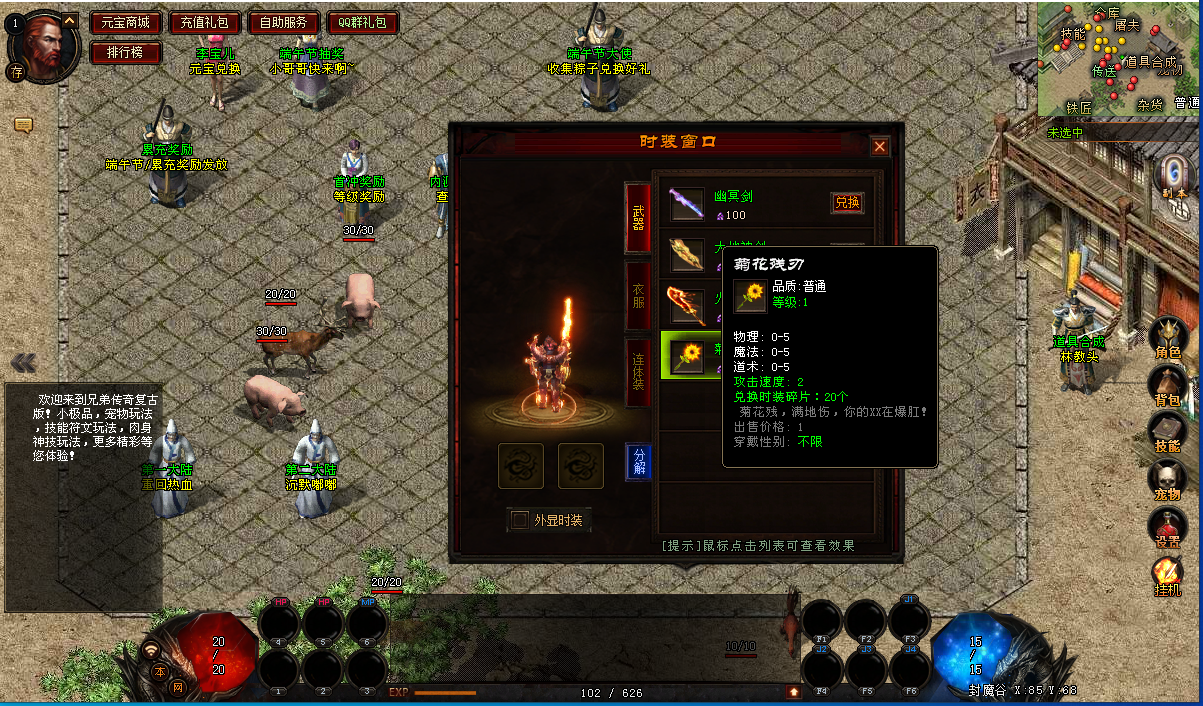The image size is (1203, 706).
Task: Select the sunflower 菊花残刃 list row
Action: pos(689,355)
